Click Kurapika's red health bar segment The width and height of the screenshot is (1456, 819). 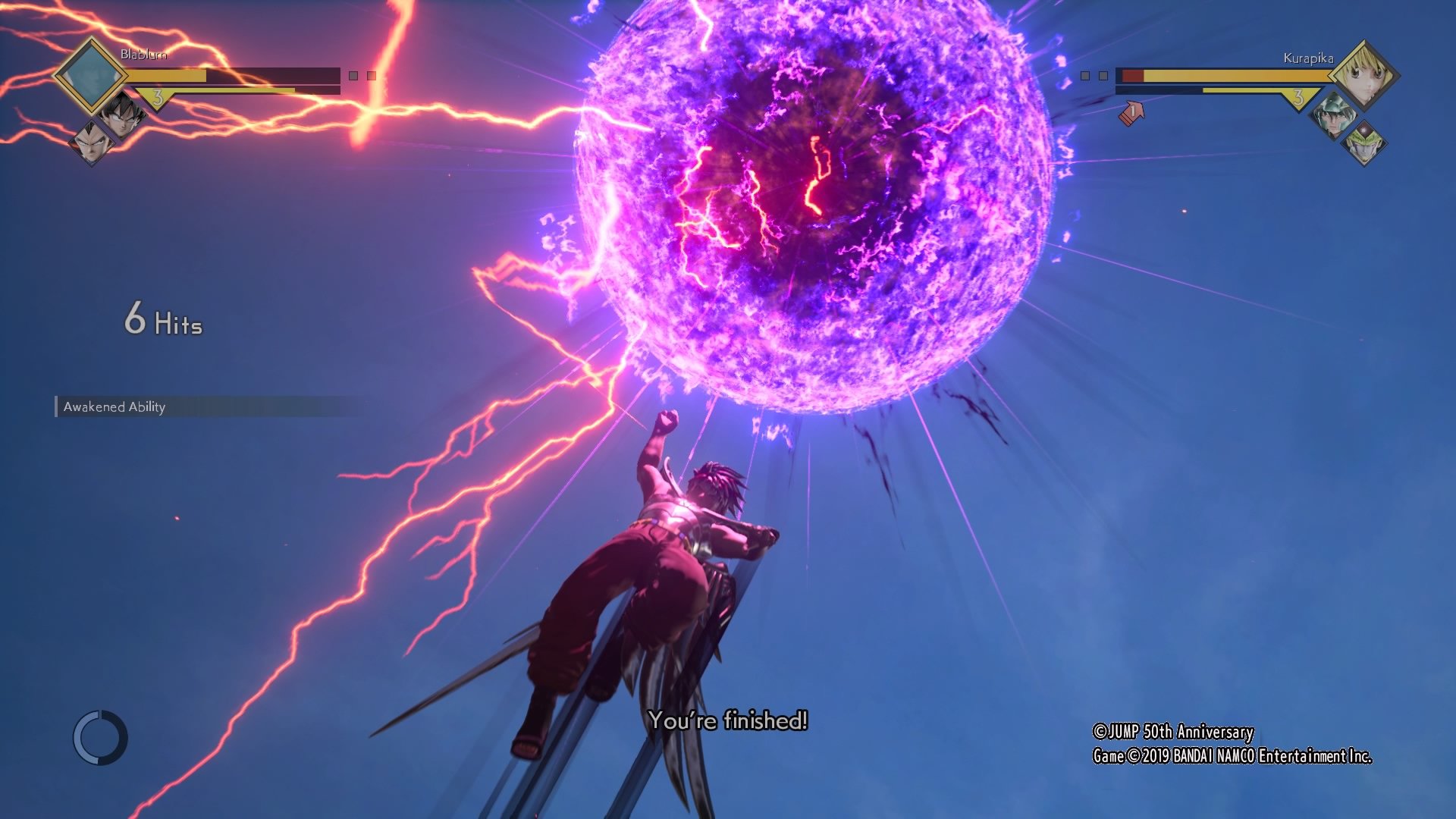click(1133, 75)
